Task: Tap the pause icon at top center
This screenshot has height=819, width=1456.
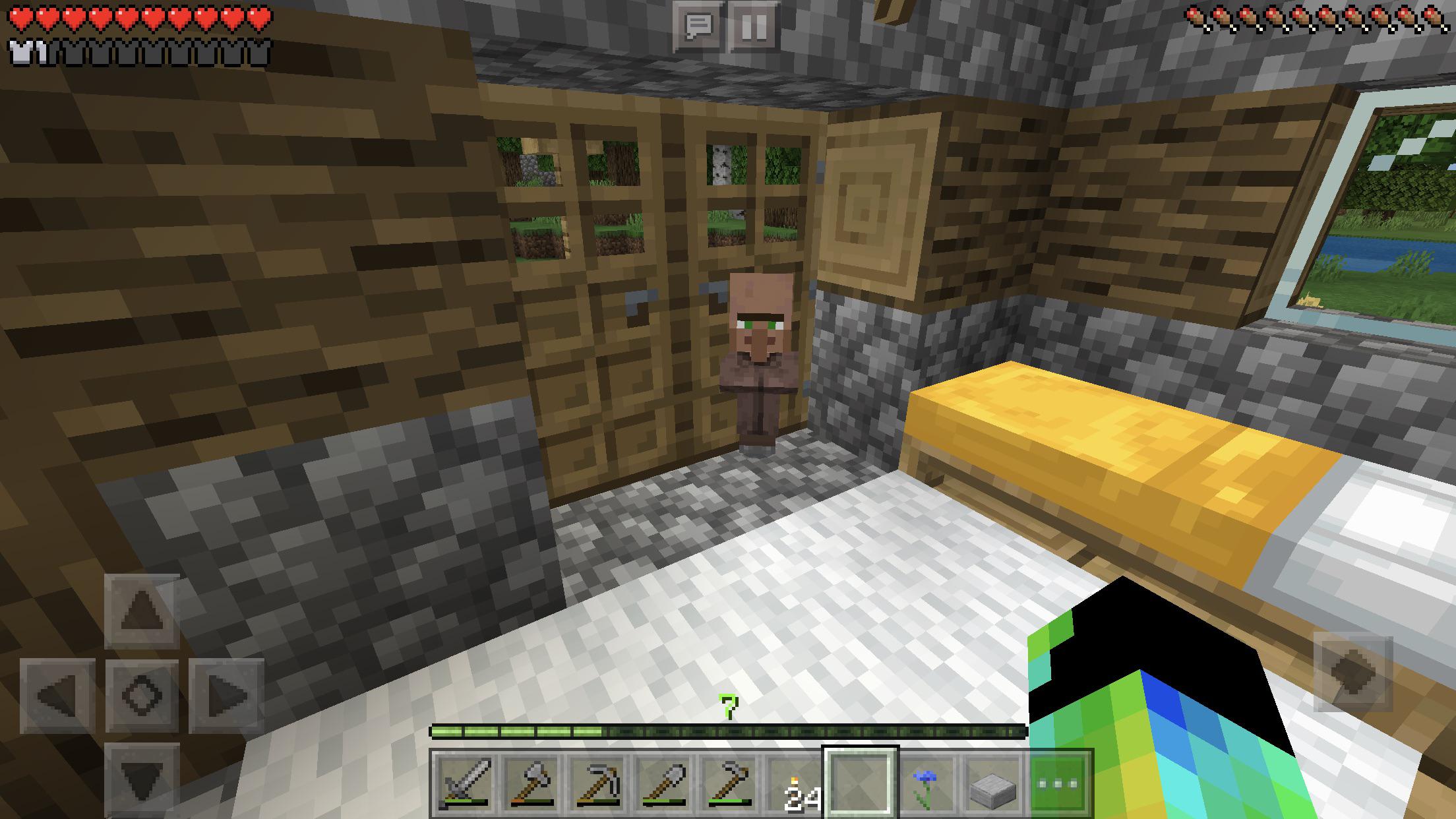Action: click(x=755, y=25)
